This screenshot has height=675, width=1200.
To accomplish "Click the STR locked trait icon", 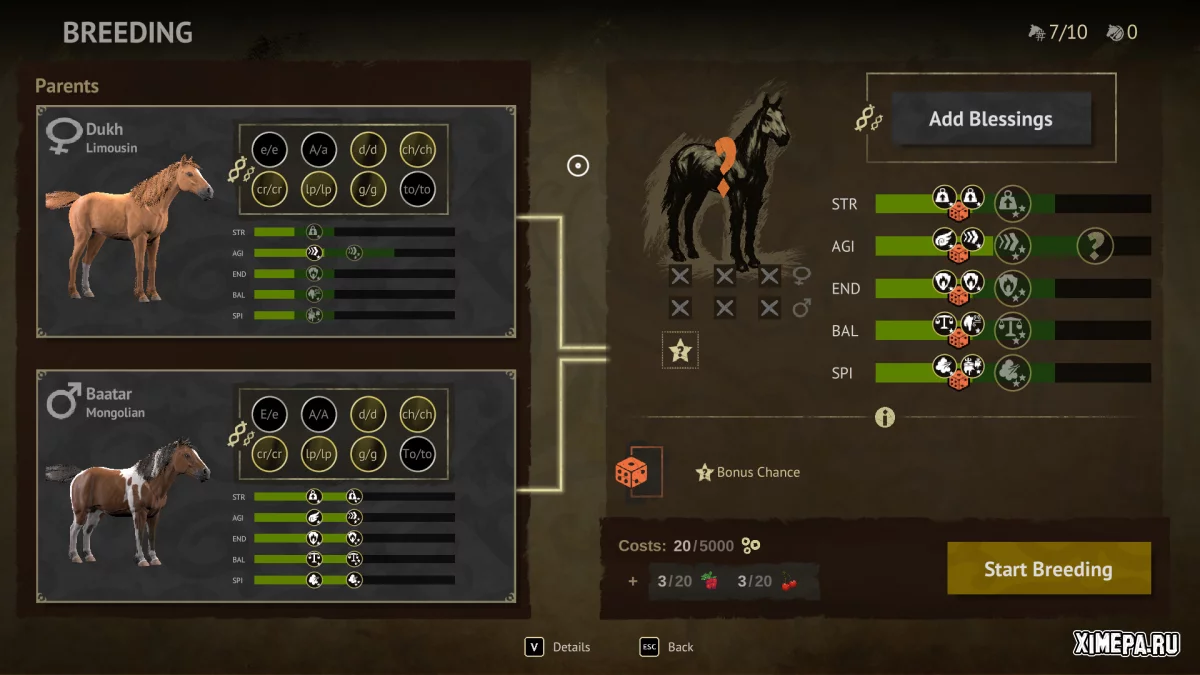I will [1012, 204].
